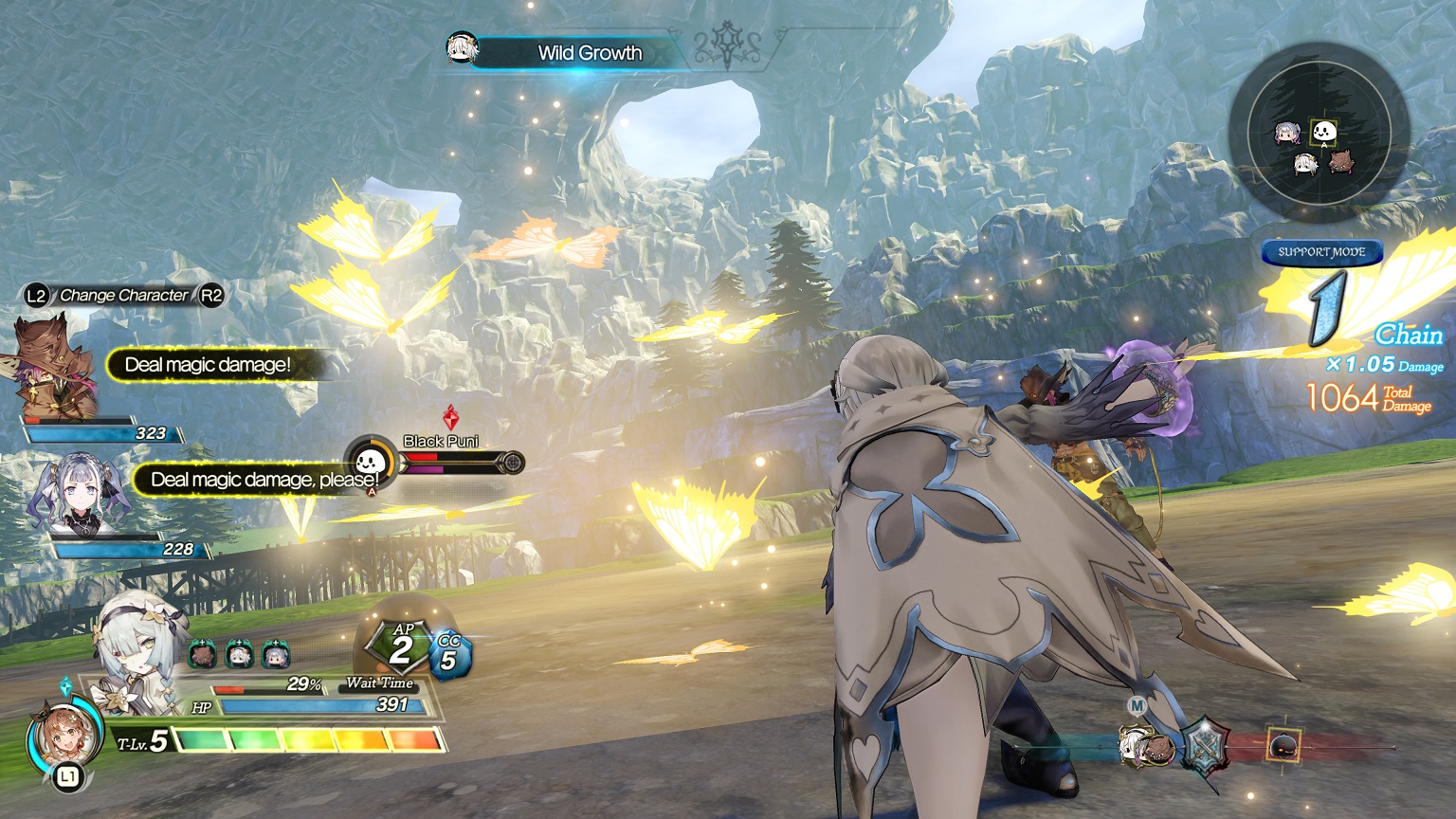Choose the brown-hat support member icon above HP
1456x819 pixels.
[x=204, y=654]
